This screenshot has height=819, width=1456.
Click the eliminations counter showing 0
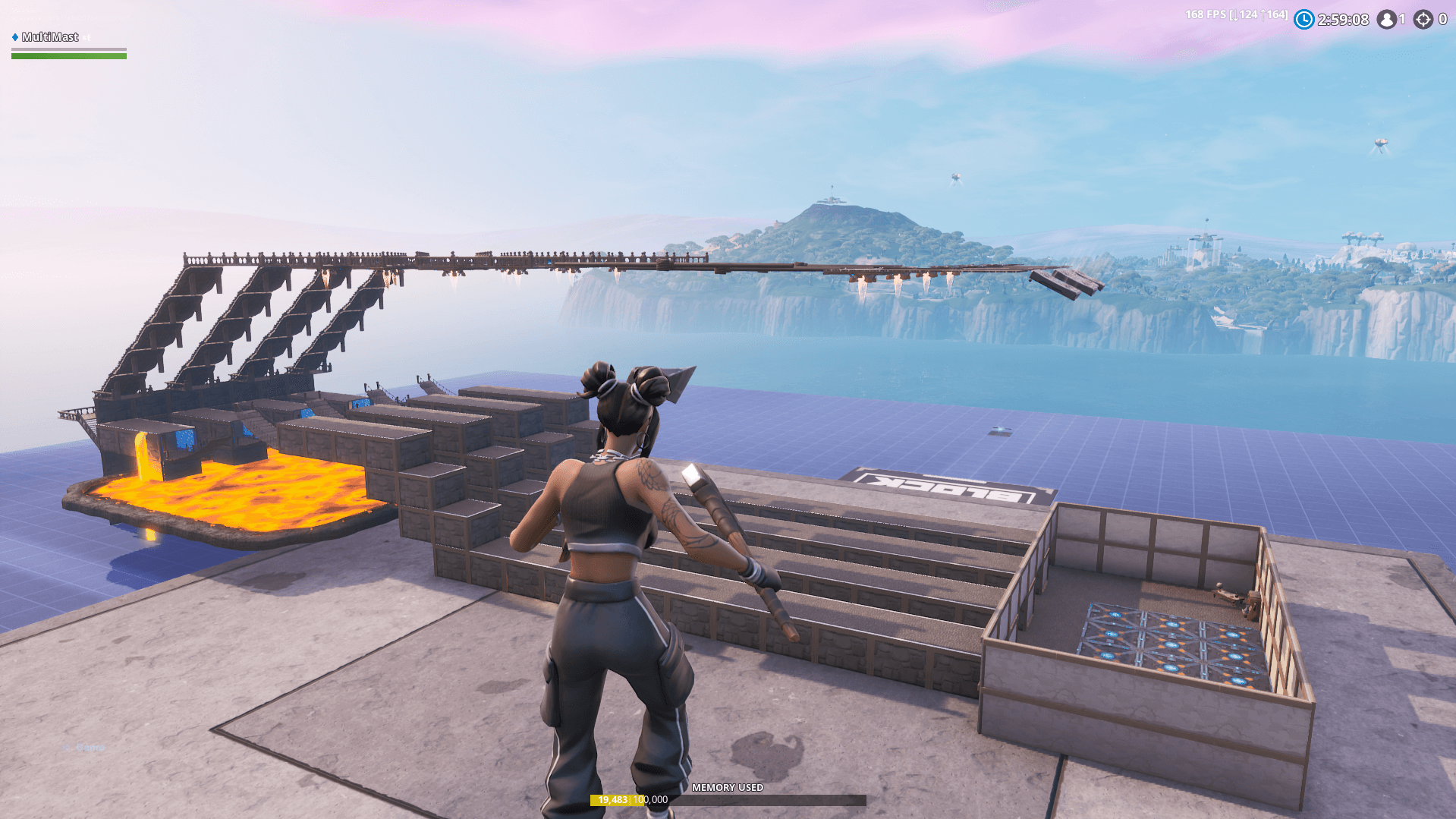(x=1444, y=20)
